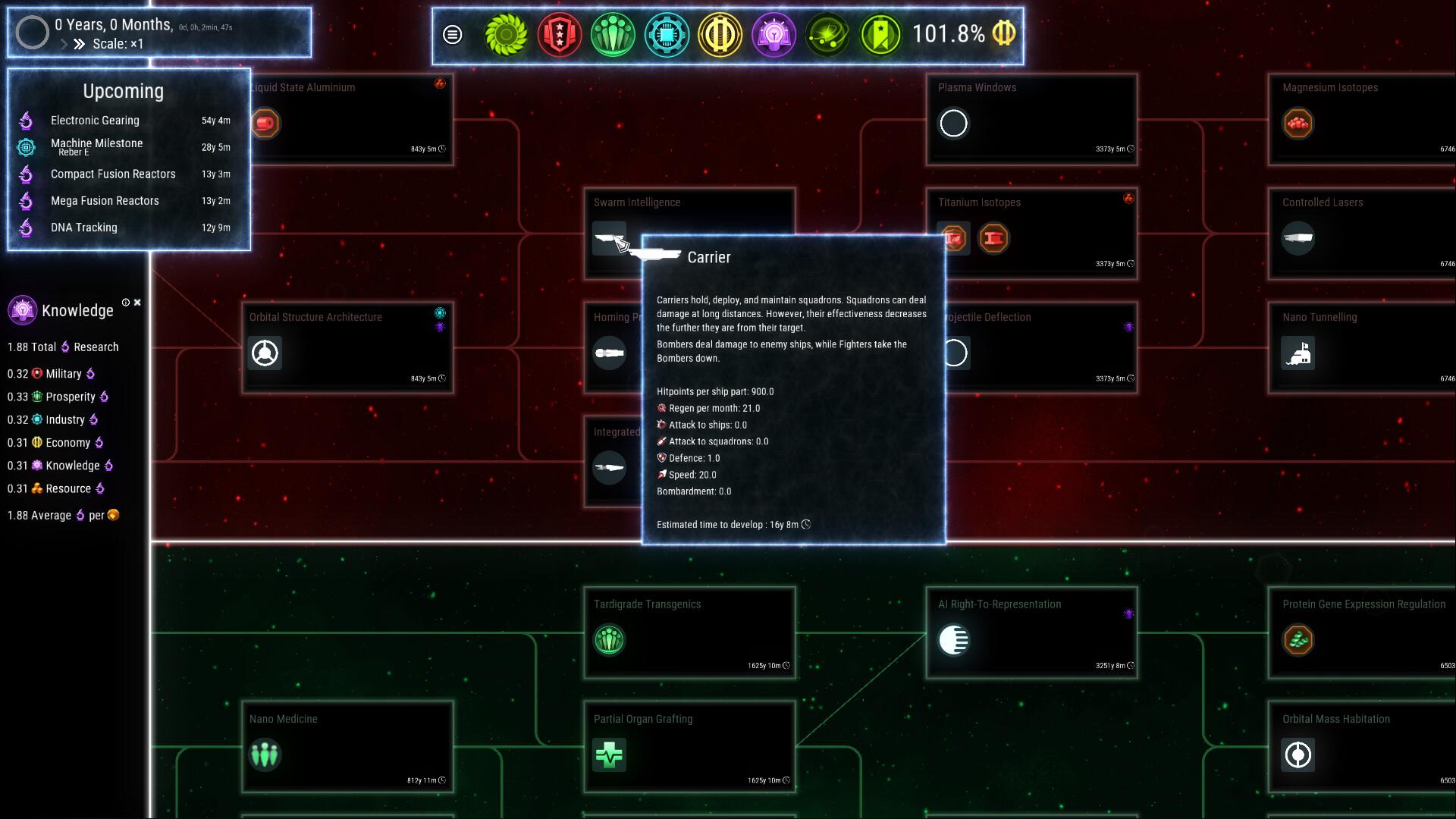Choose Compact Fusion Reactors from Upcoming
1456x819 pixels.
click(x=113, y=174)
